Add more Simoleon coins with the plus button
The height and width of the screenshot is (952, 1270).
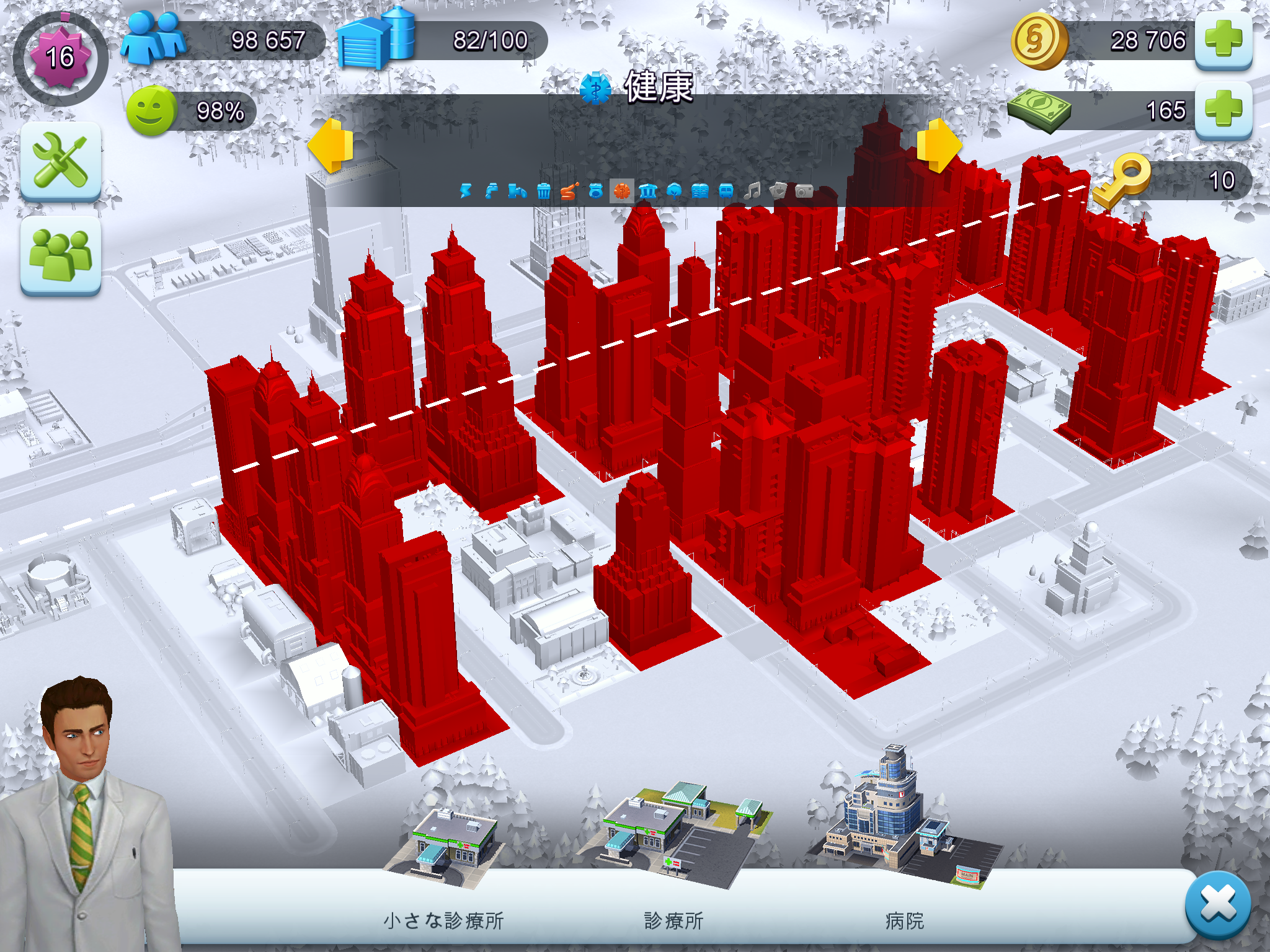pos(1223,40)
